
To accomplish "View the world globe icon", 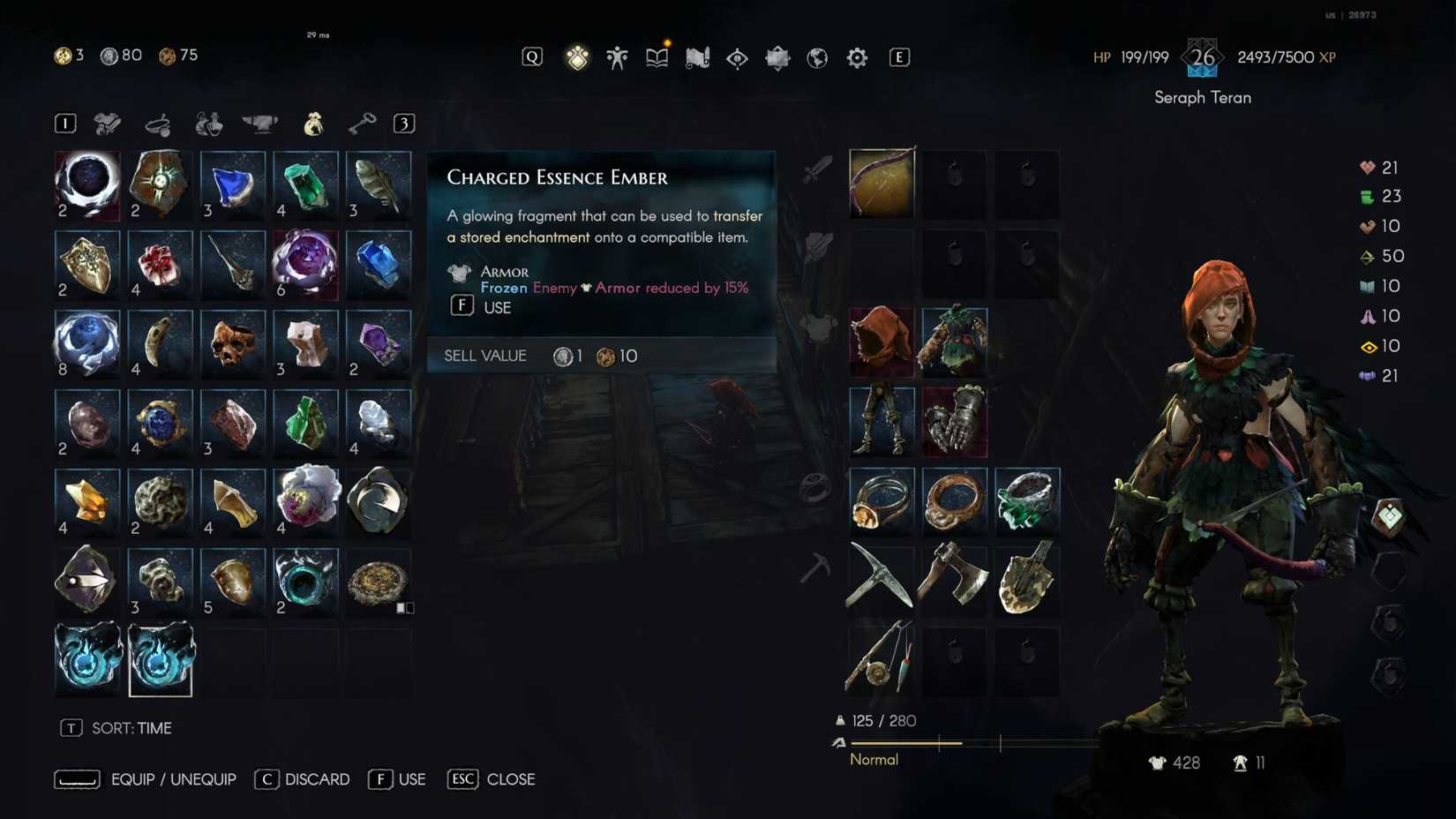I will click(818, 56).
